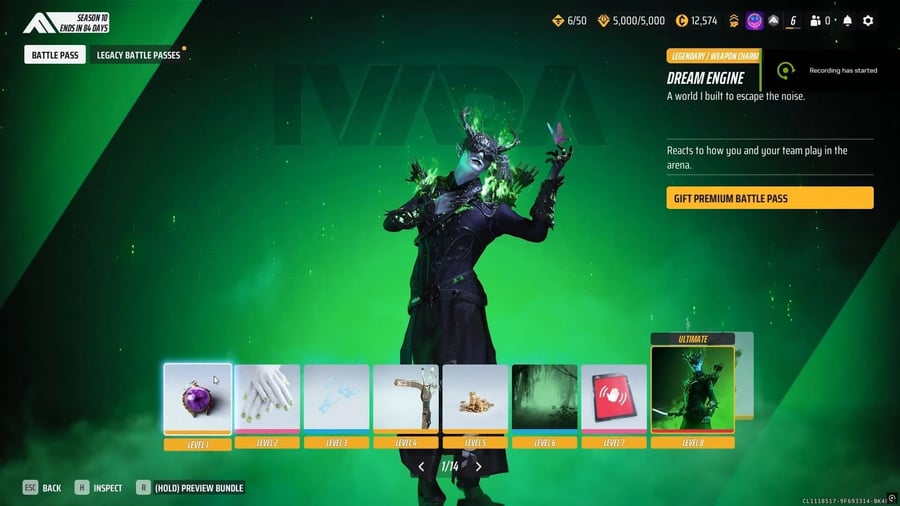Switch to the Battle Pass tab
The width and height of the screenshot is (900, 506).
click(54, 55)
